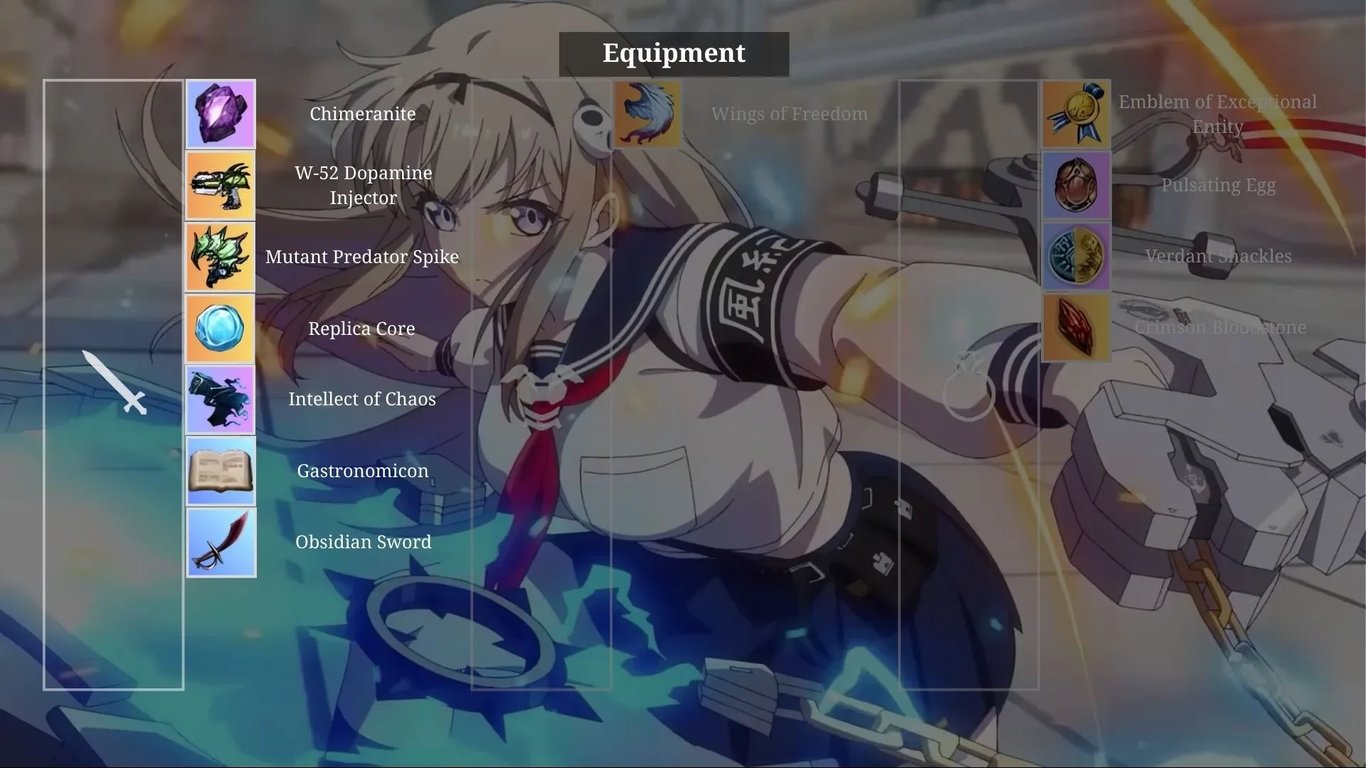1366x768 pixels.
Task: Click the W-52 Dopamine Injector icon
Action: [220, 184]
